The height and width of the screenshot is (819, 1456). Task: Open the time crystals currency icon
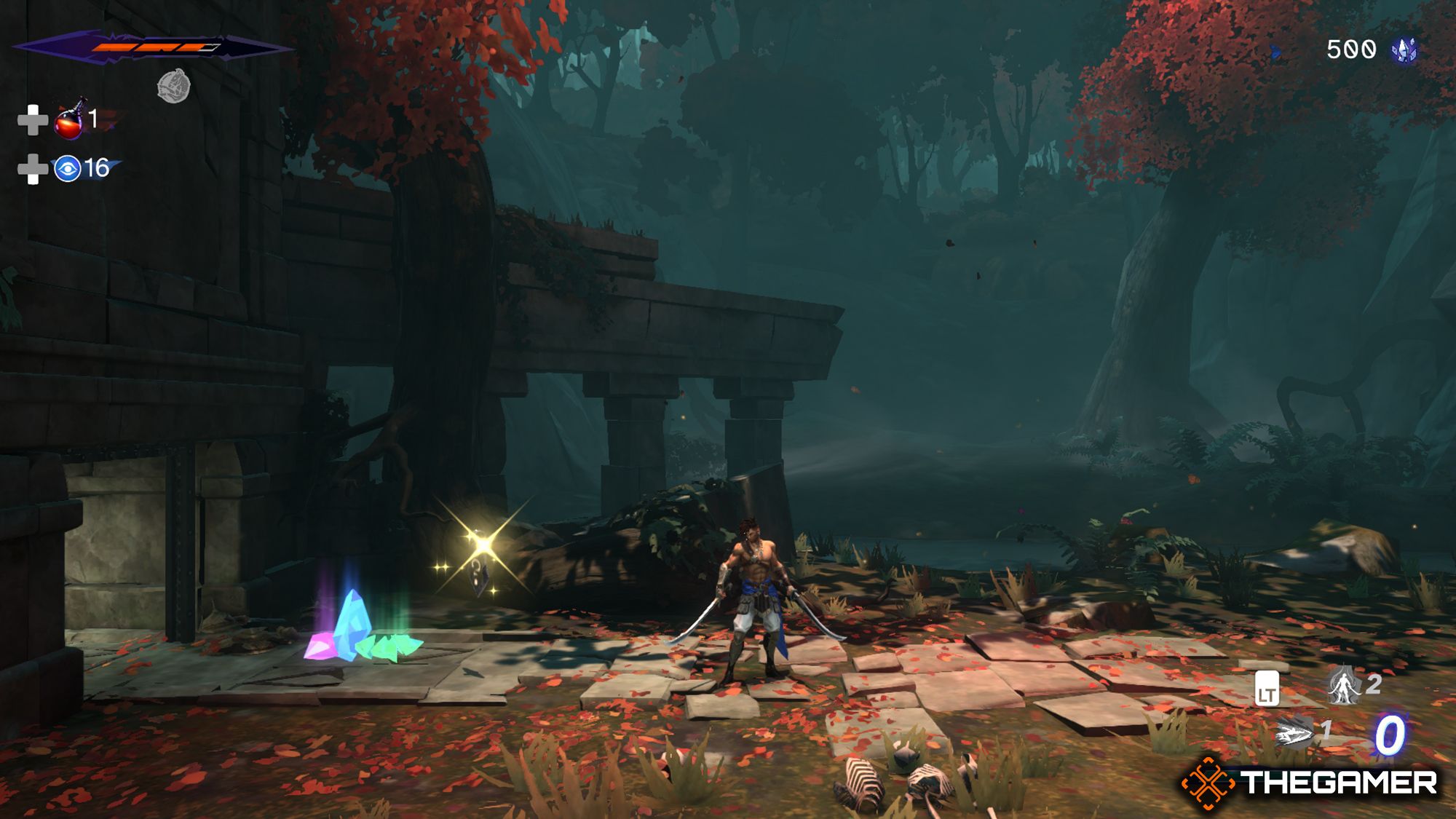point(1404,50)
